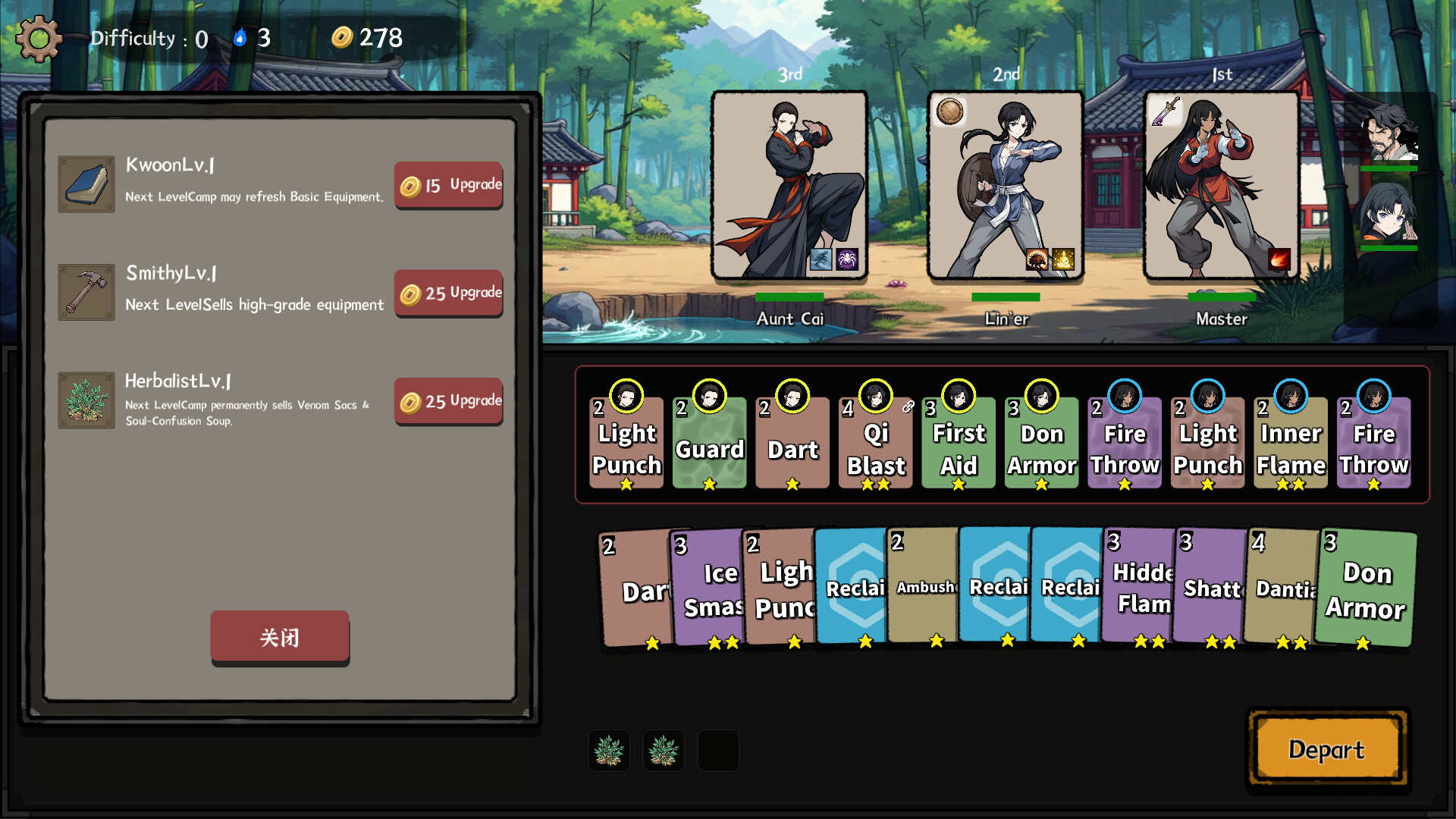1456x819 pixels.
Task: Click the flame counter icon in the top bar
Action: click(241, 36)
